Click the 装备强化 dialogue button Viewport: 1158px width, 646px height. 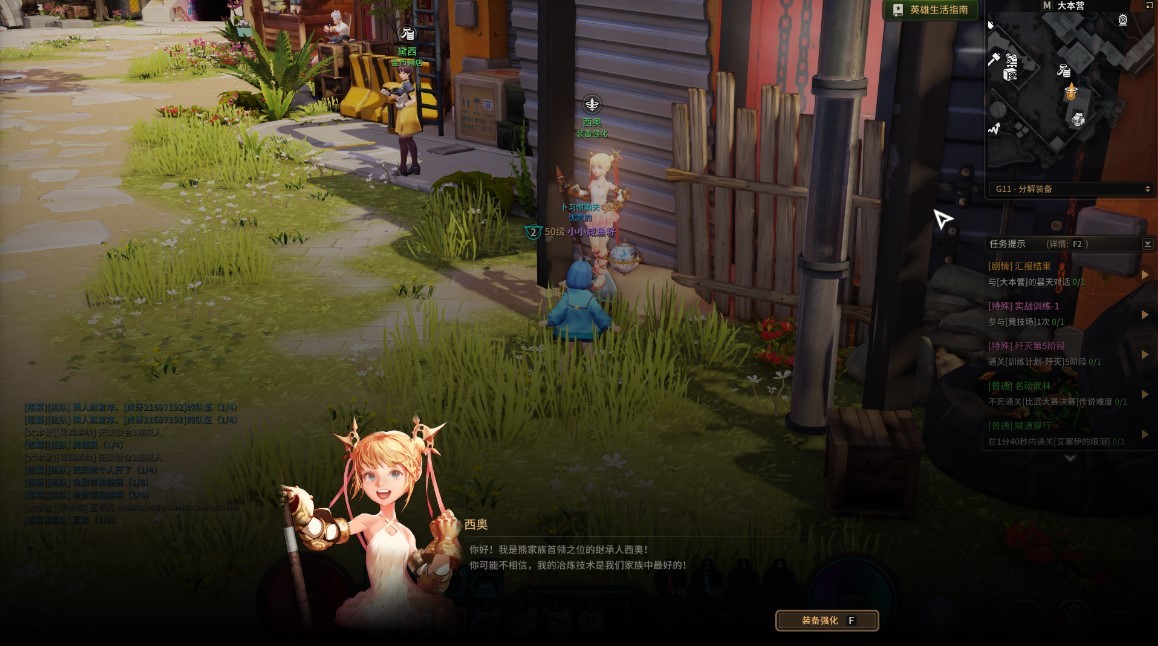tap(826, 621)
